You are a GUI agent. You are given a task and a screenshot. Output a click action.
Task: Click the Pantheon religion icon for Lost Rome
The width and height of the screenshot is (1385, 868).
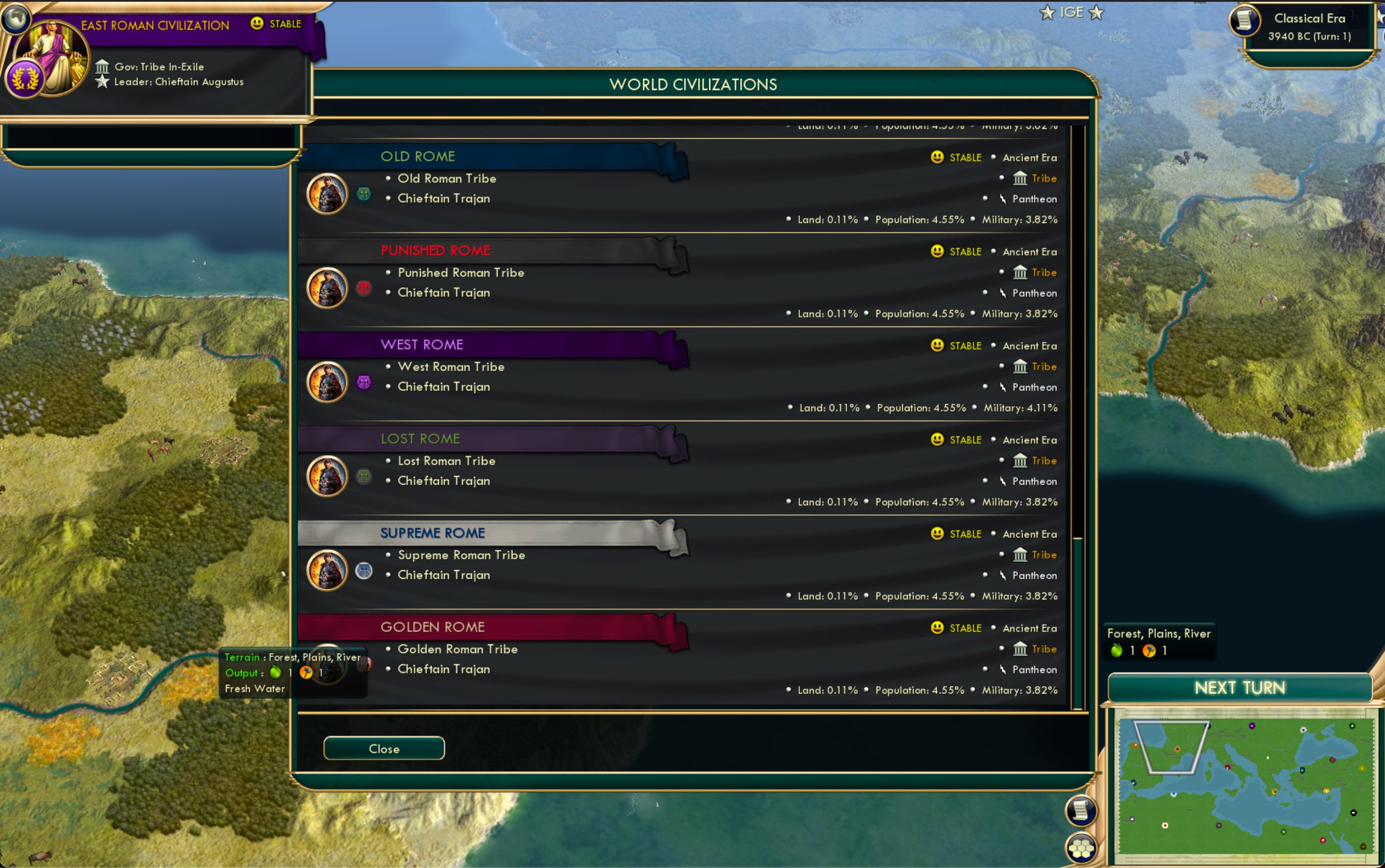coord(1004,482)
